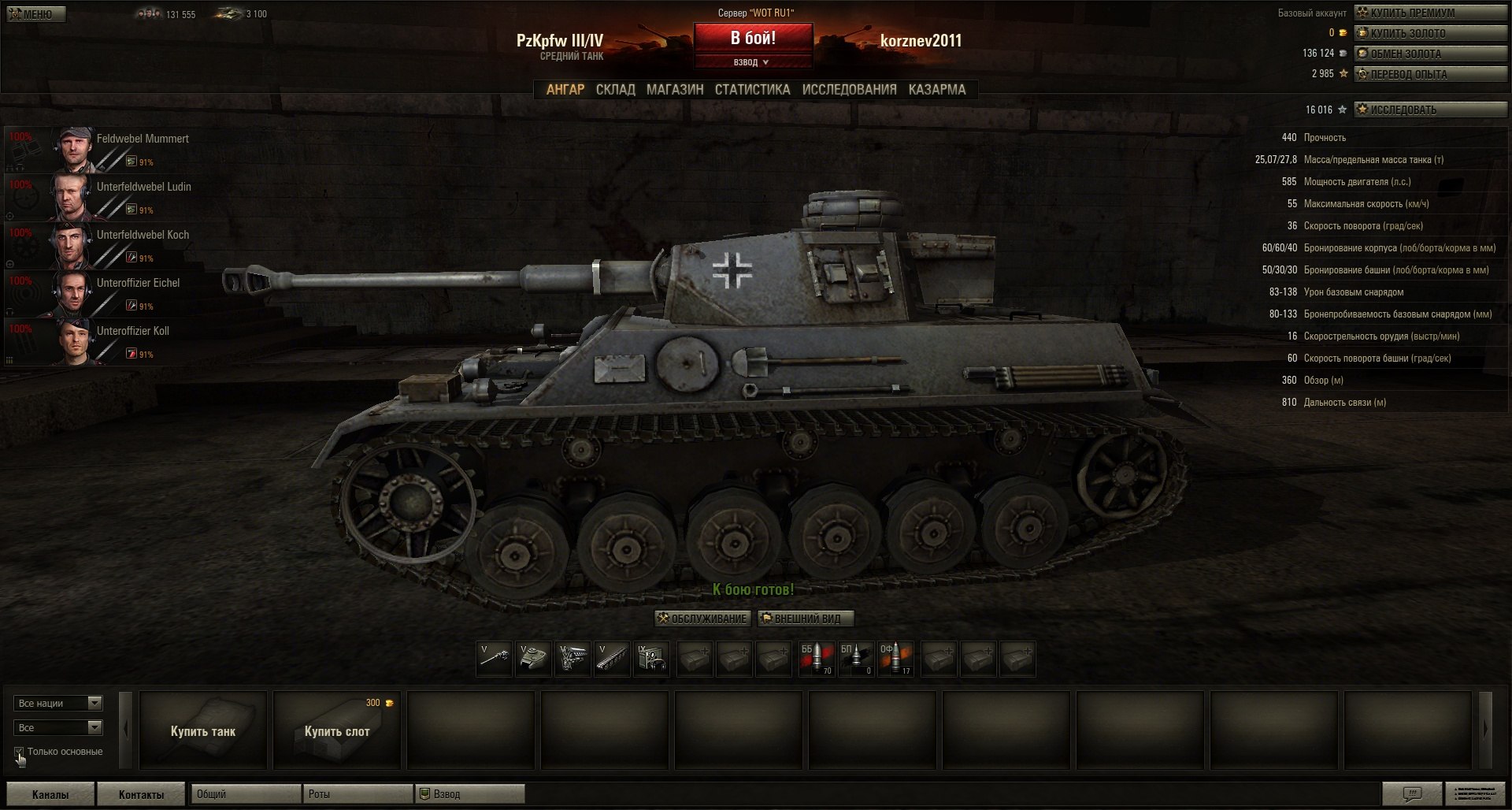Select ПЕРЕВОД ОПЫТА button
Viewport: 1512px width, 810px height.
coord(1429,74)
